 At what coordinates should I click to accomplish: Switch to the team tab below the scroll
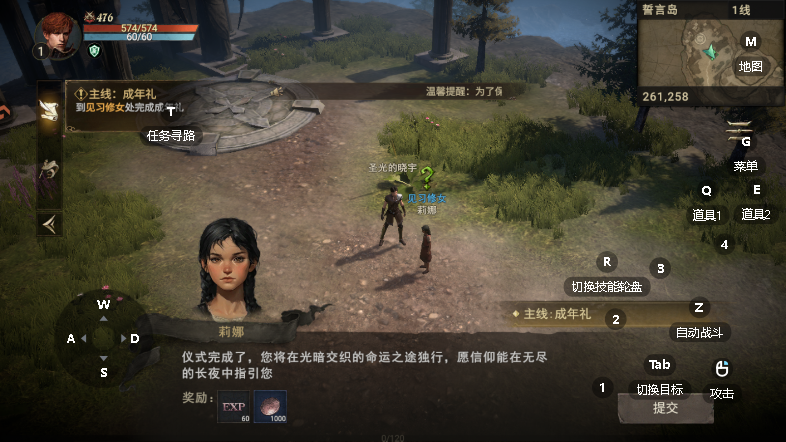(x=49, y=169)
